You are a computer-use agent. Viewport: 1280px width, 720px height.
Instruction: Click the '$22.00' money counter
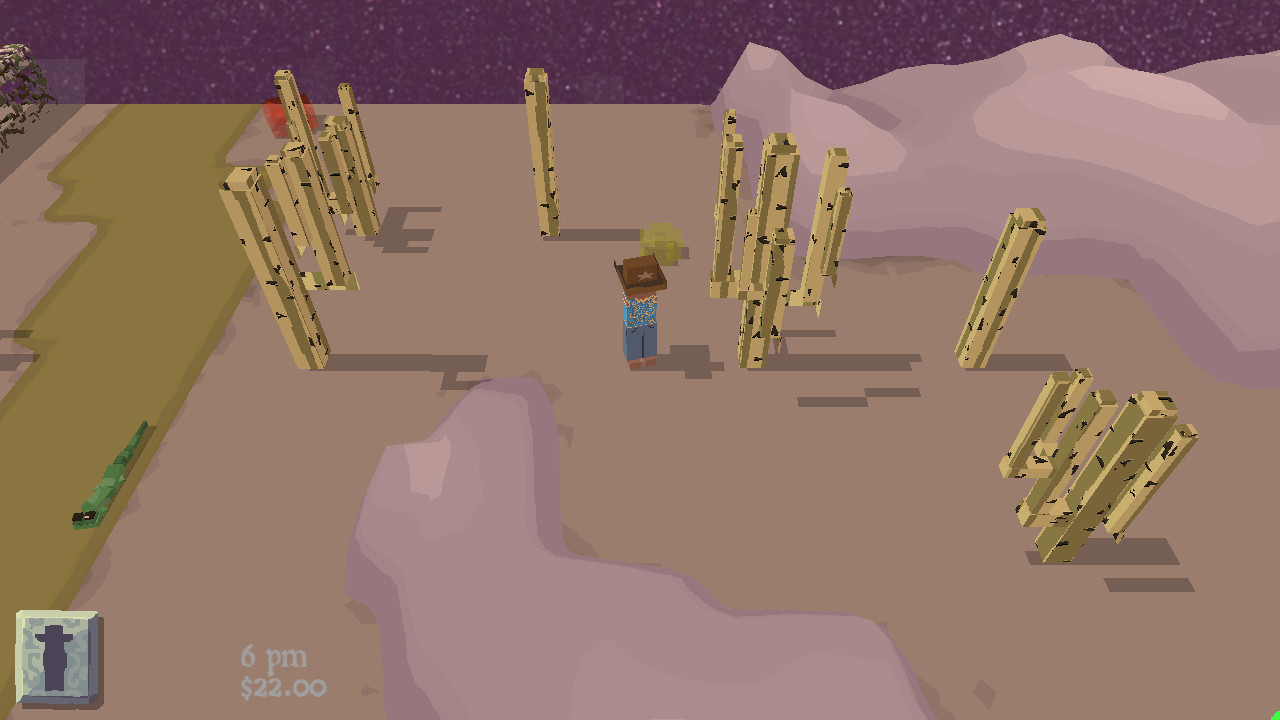click(x=285, y=688)
